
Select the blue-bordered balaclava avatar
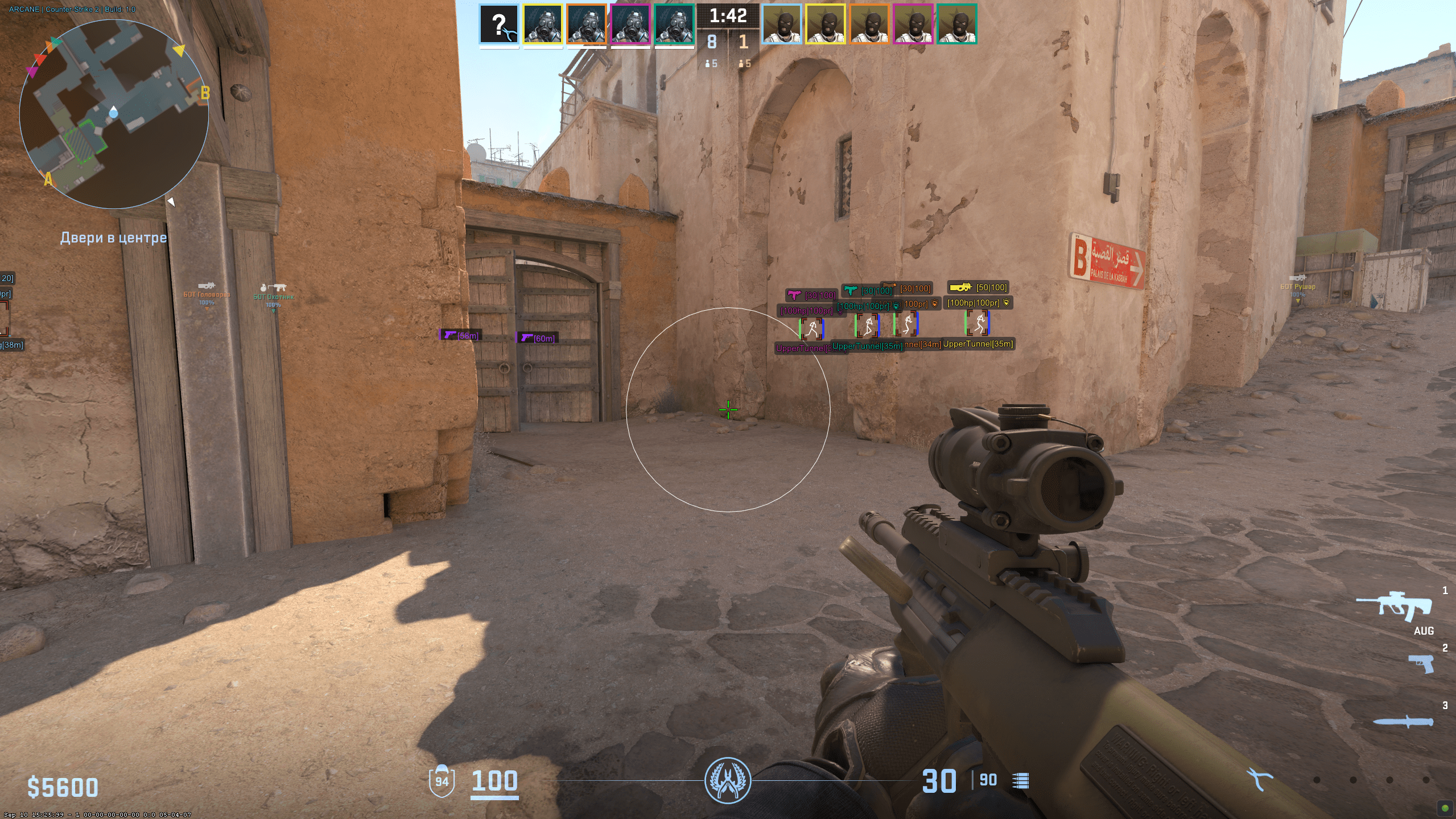tap(782, 24)
